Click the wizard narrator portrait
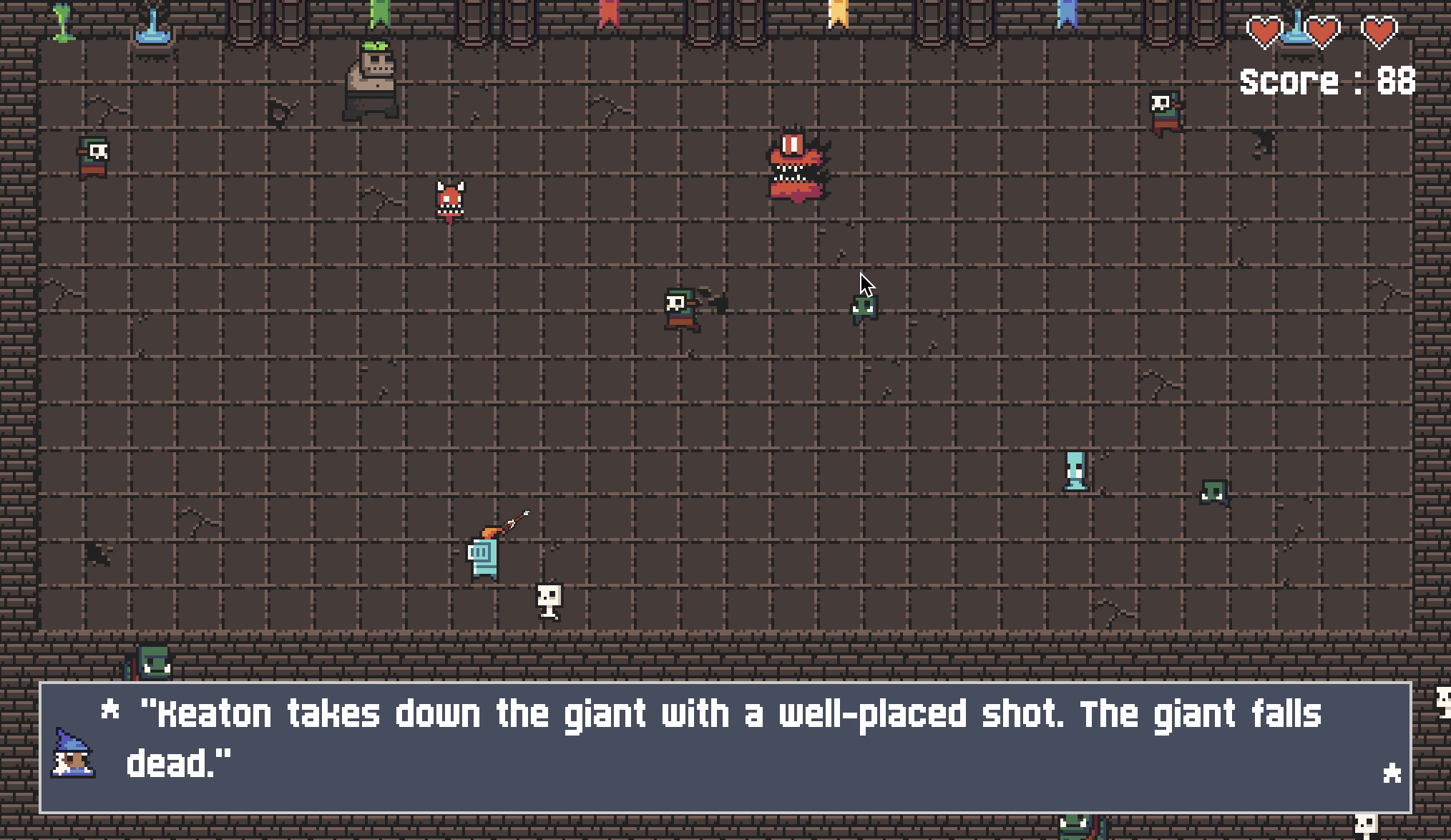This screenshot has width=1451, height=840. point(73,753)
